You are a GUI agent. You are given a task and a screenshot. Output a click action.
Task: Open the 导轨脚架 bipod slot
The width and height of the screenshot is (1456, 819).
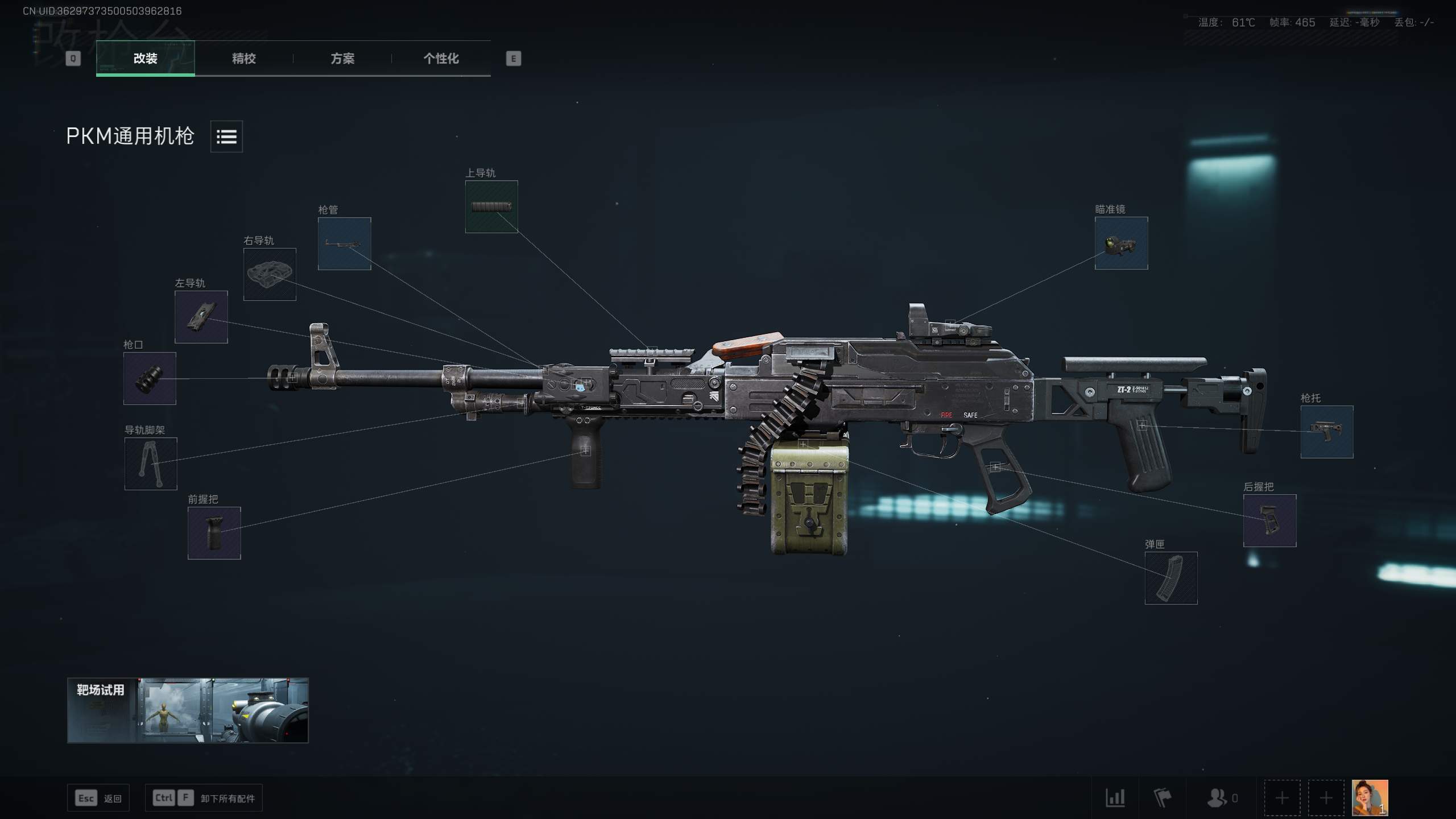[x=151, y=464]
